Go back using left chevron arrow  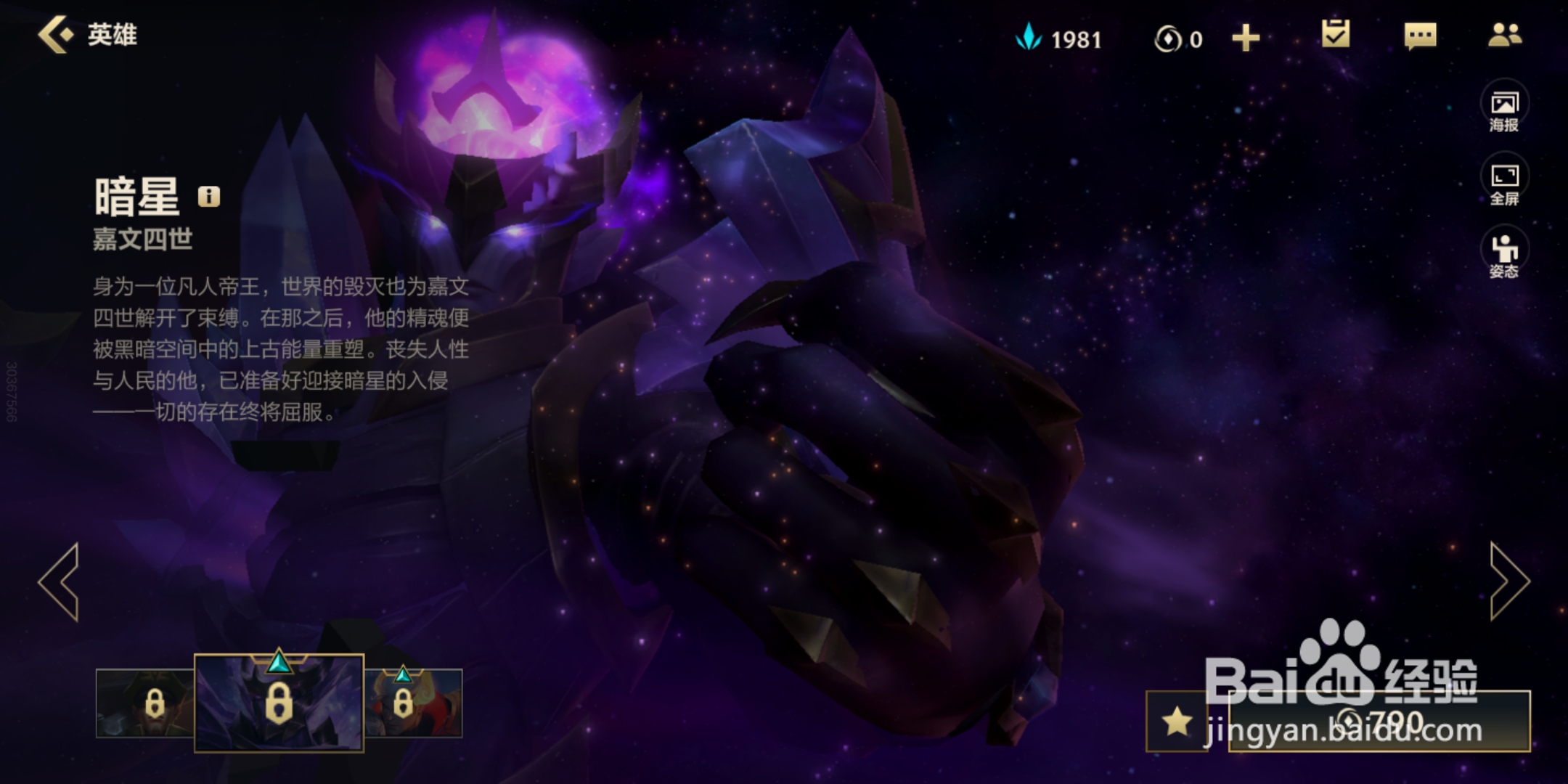[60, 581]
